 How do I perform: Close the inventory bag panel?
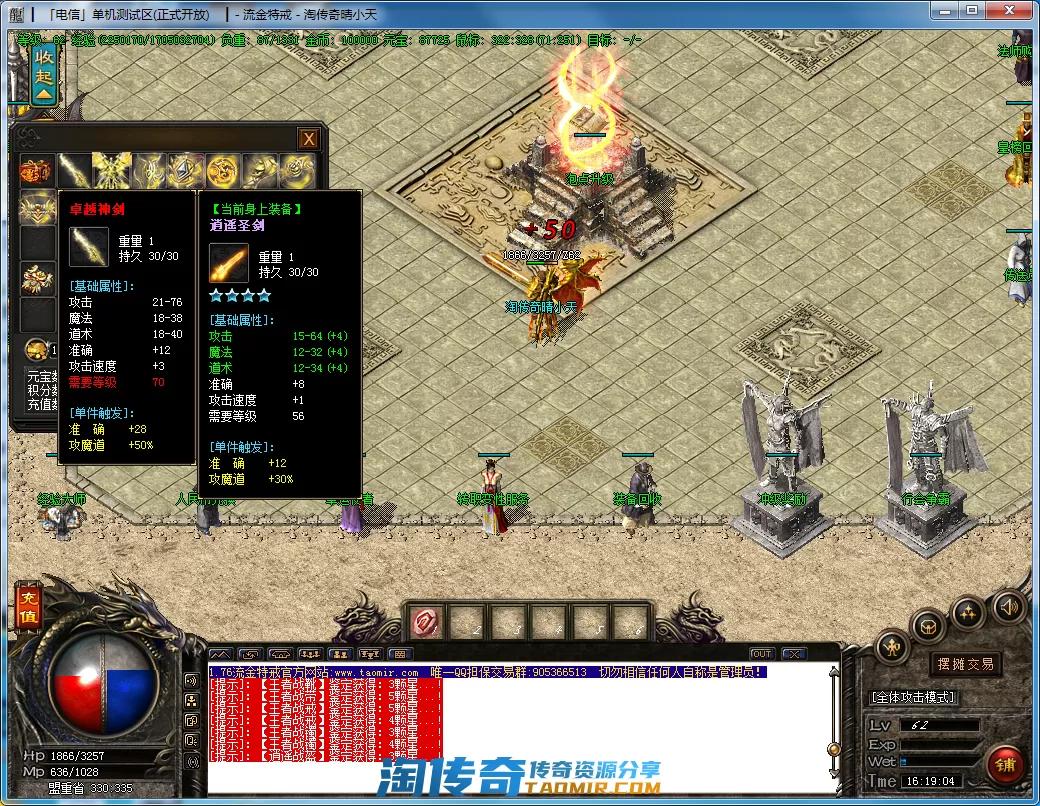[310, 139]
